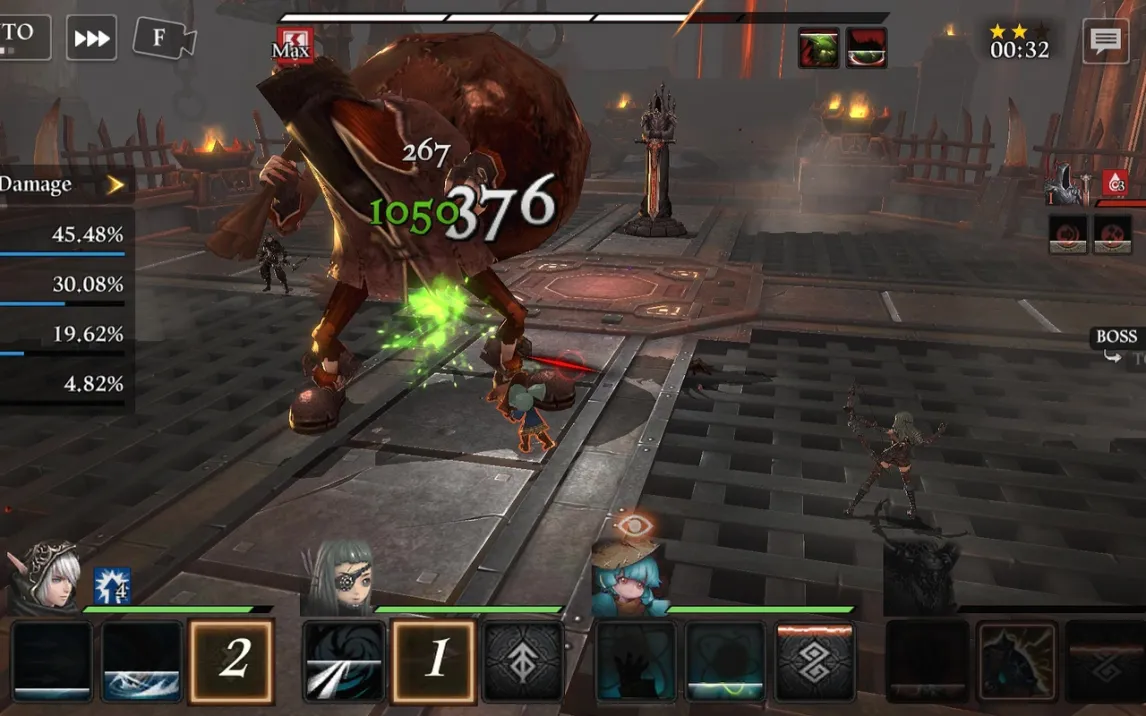Activate the skill showing cooldown number 1
Image resolution: width=1146 pixels, height=716 pixels.
(434, 660)
